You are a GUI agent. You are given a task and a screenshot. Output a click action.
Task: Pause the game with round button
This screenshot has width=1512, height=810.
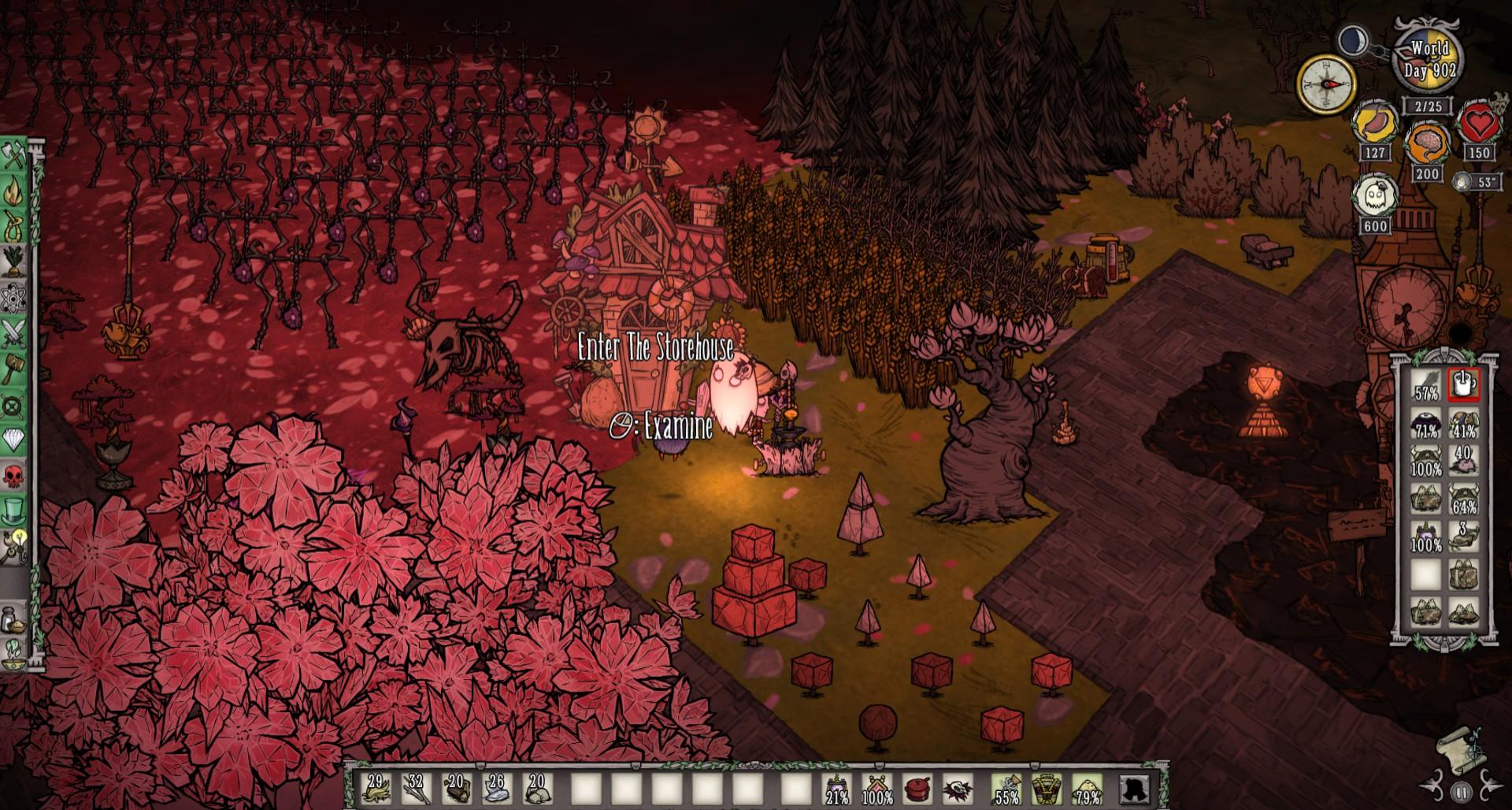[x=1462, y=791]
